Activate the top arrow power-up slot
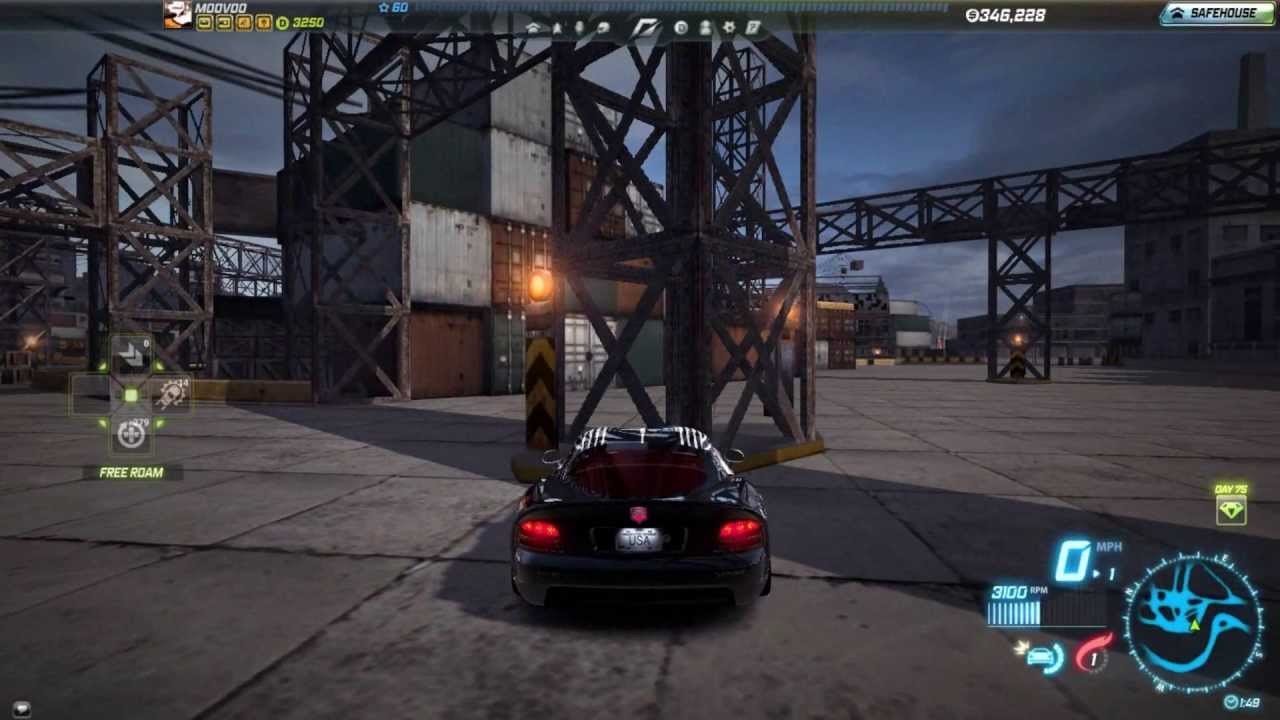Viewport: 1280px width, 720px height. click(131, 353)
